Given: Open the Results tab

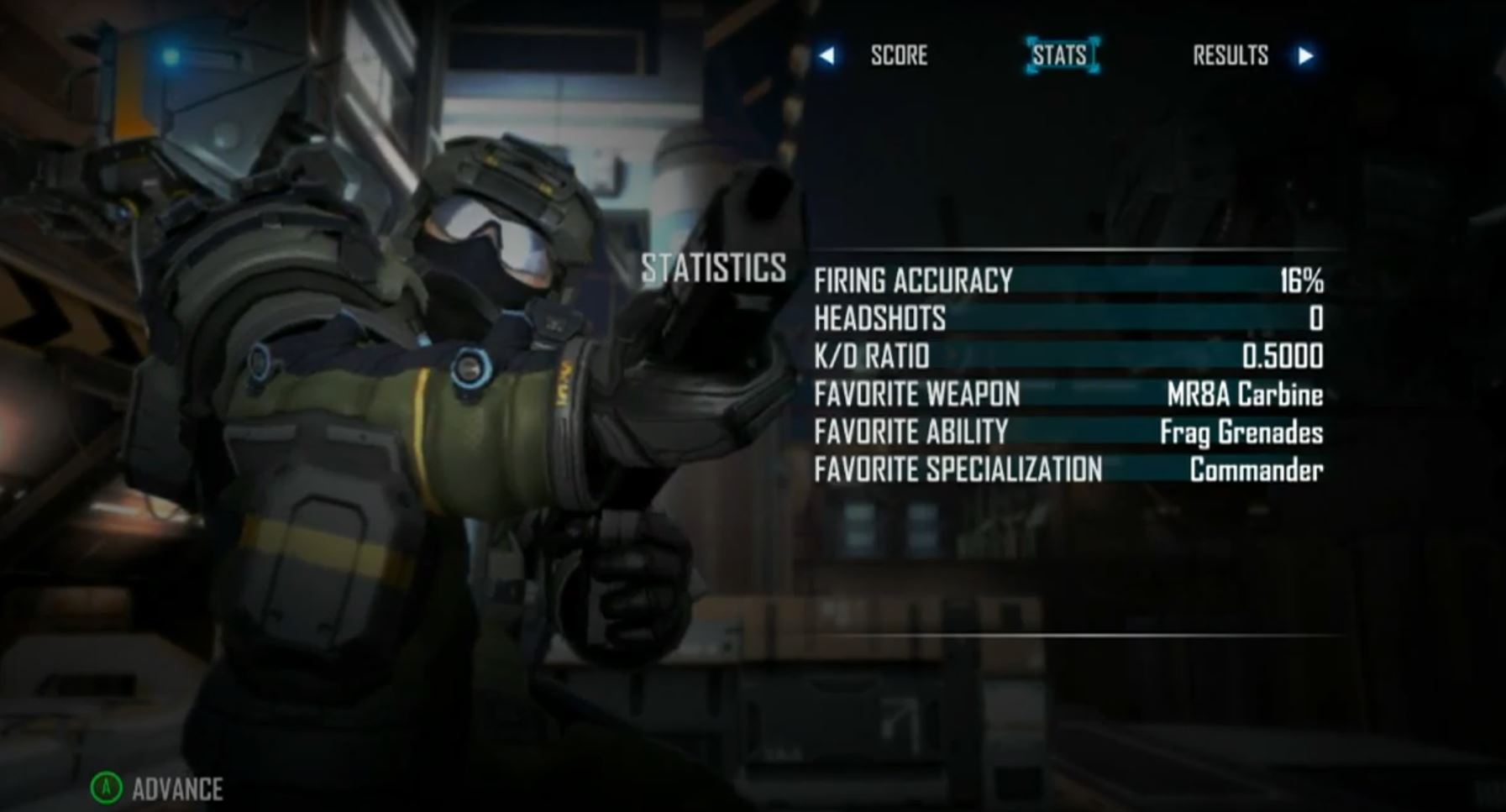Looking at the screenshot, I should tap(1231, 55).
